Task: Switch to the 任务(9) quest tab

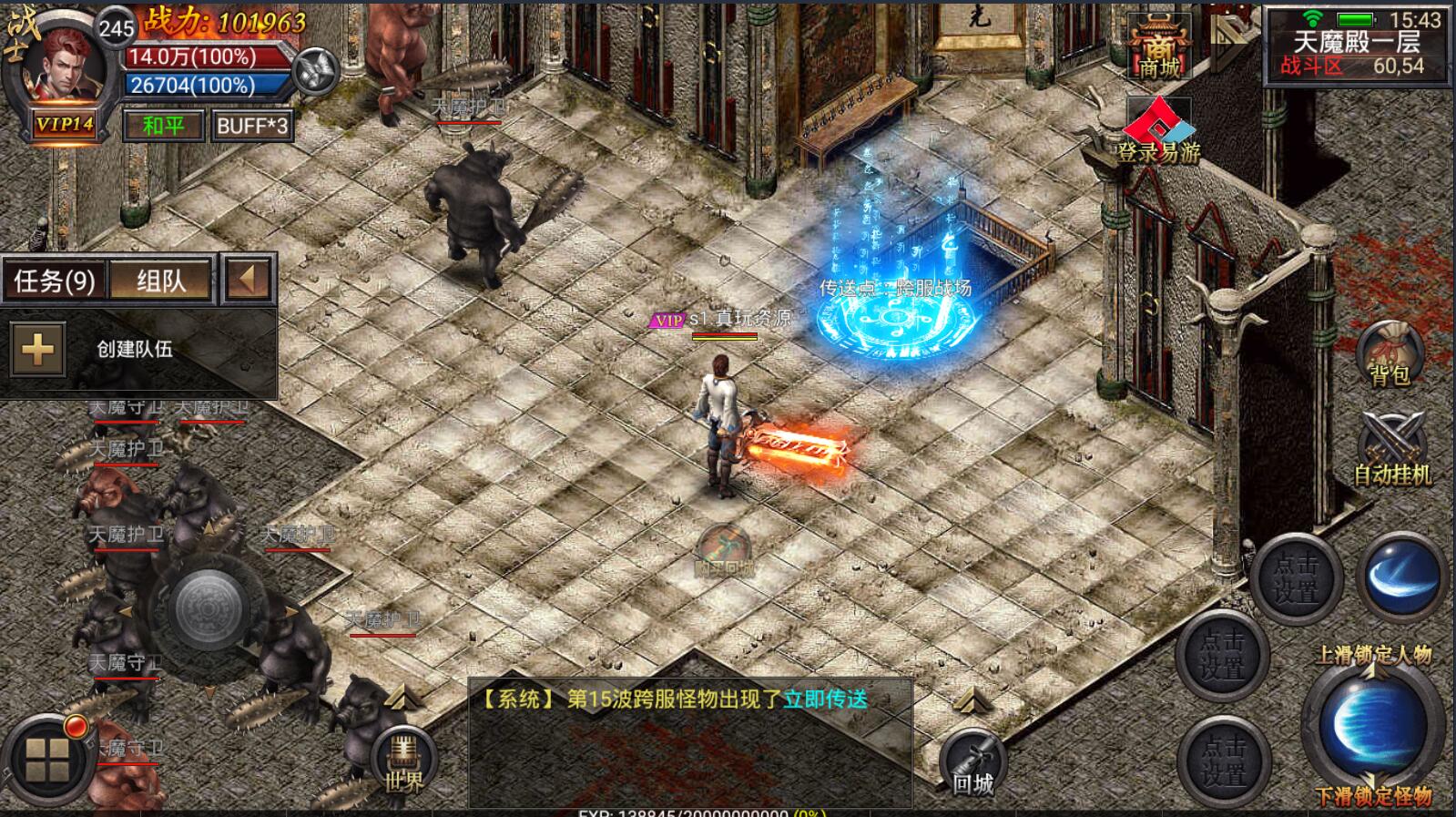Action: click(x=55, y=281)
